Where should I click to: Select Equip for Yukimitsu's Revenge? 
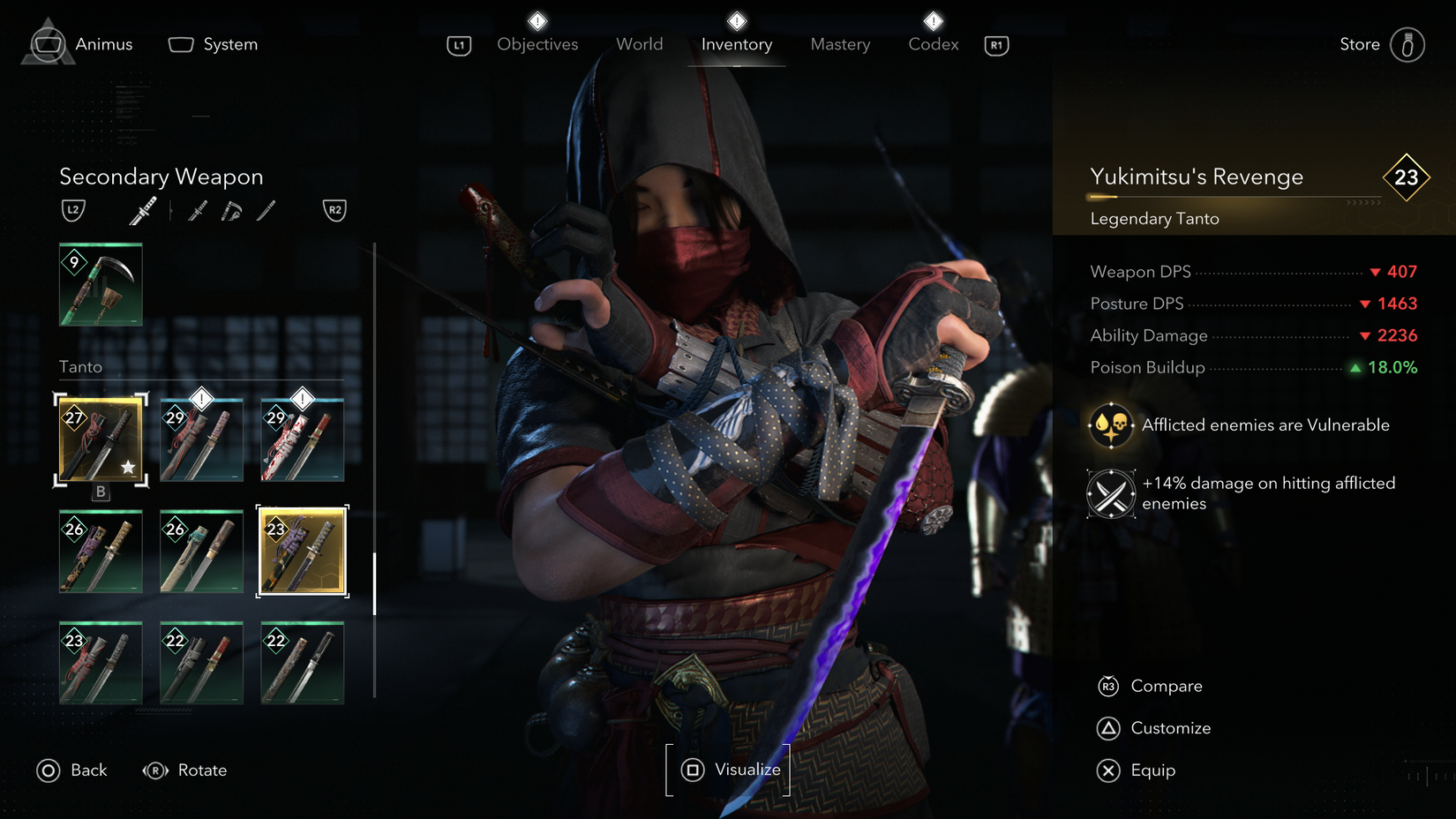[x=1152, y=770]
